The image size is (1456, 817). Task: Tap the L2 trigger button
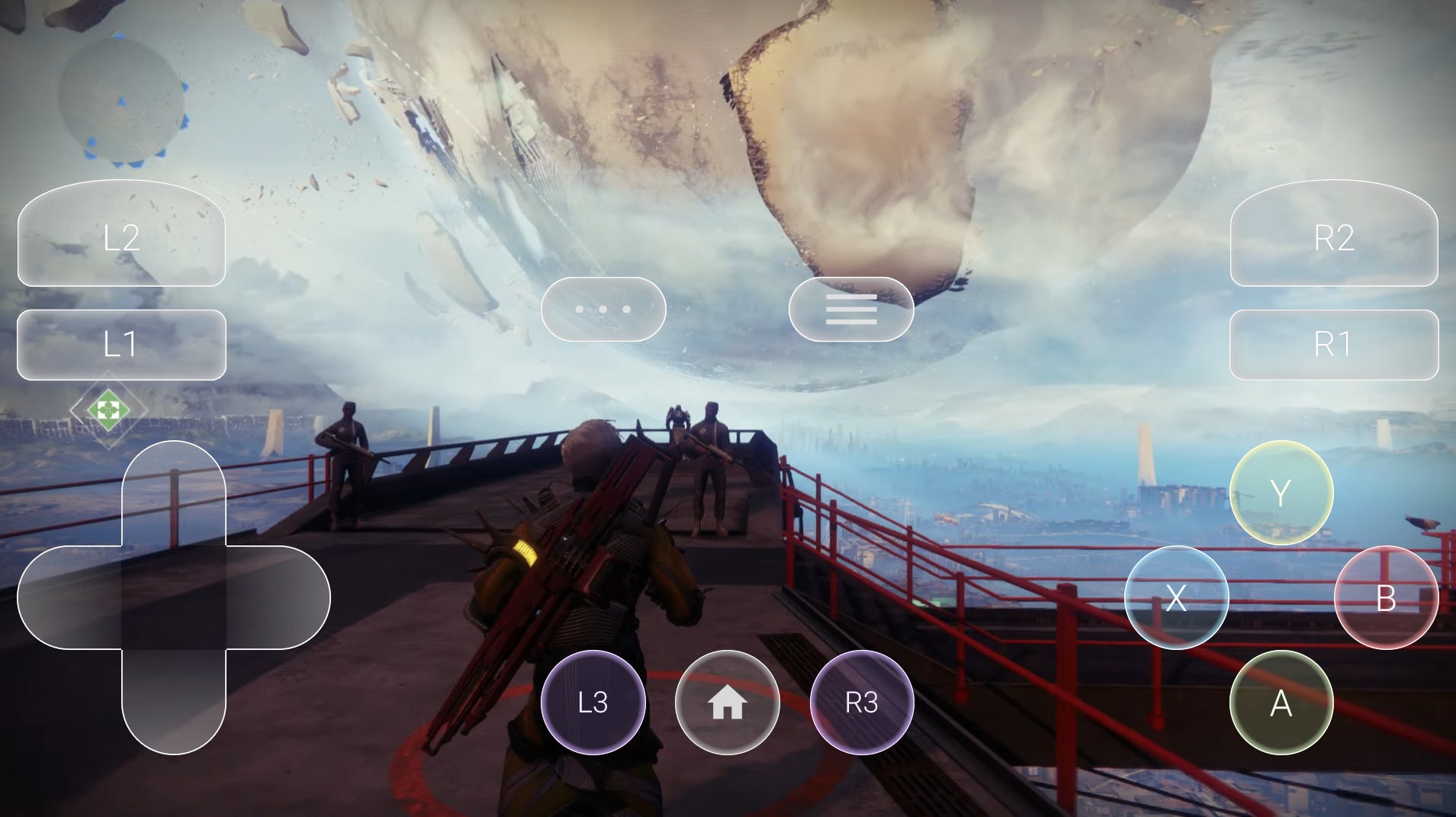[121, 236]
